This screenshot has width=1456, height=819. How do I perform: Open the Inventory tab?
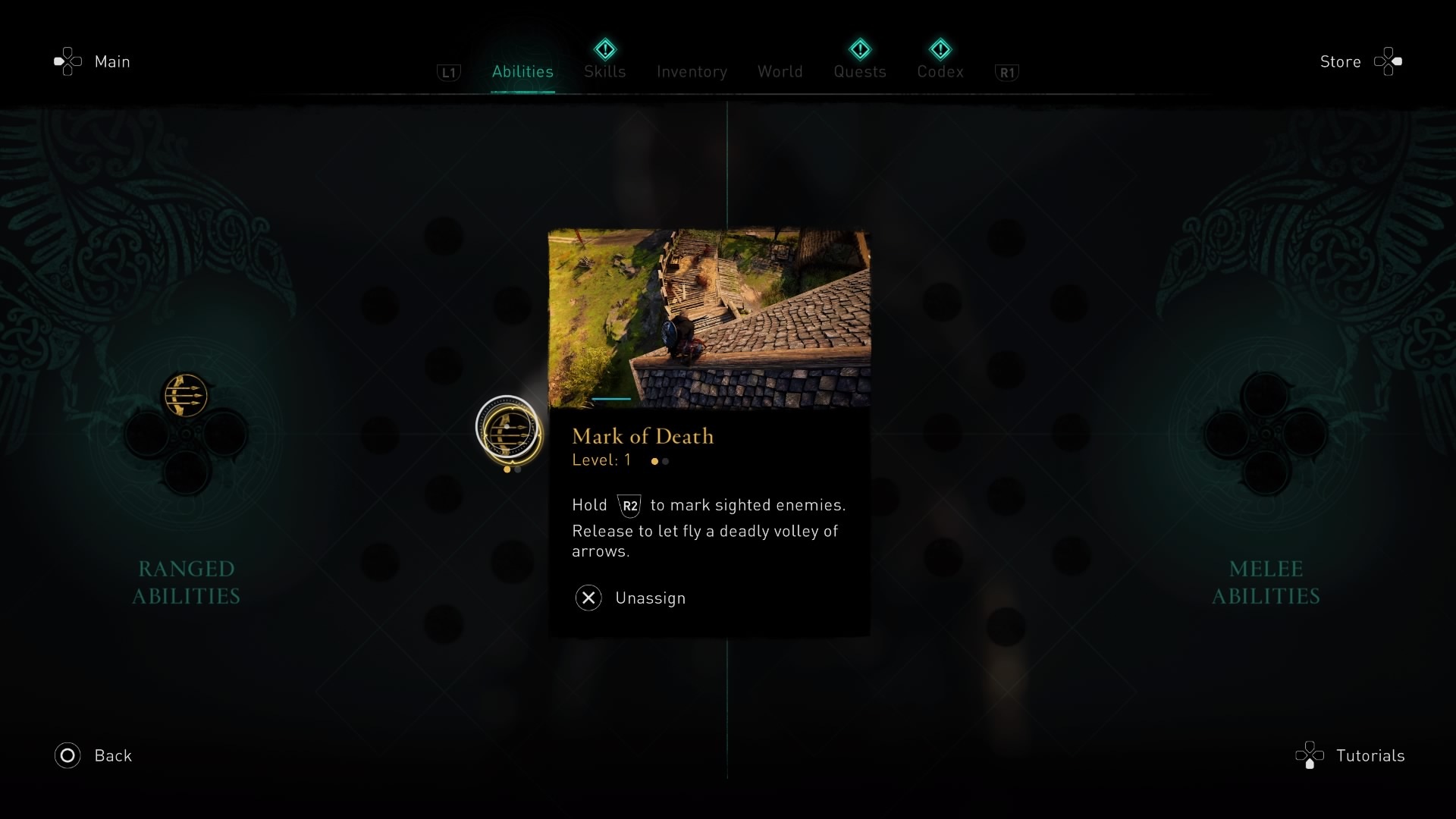click(x=691, y=71)
